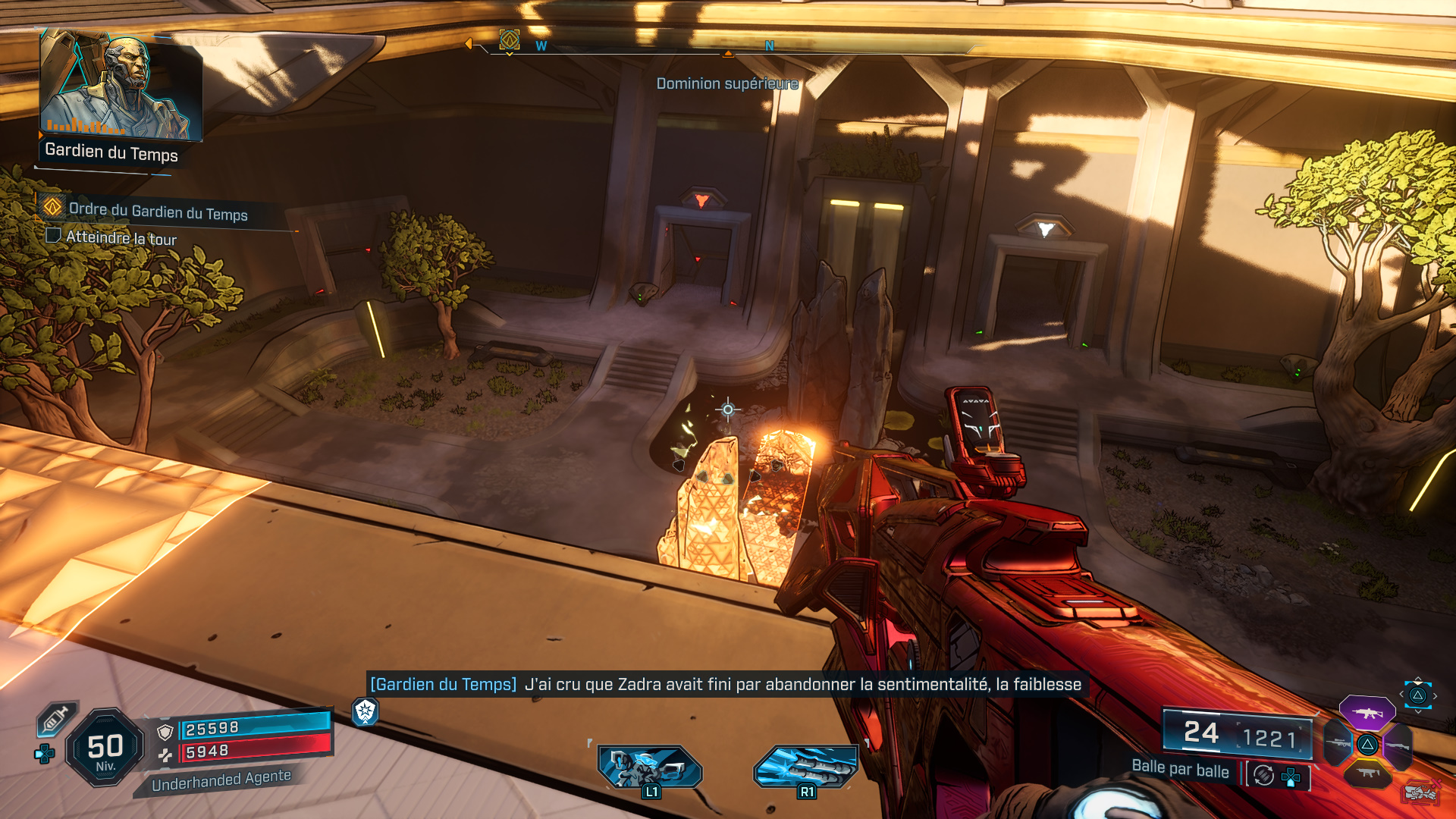
Task: Select the W marker on the compass
Action: click(x=540, y=45)
